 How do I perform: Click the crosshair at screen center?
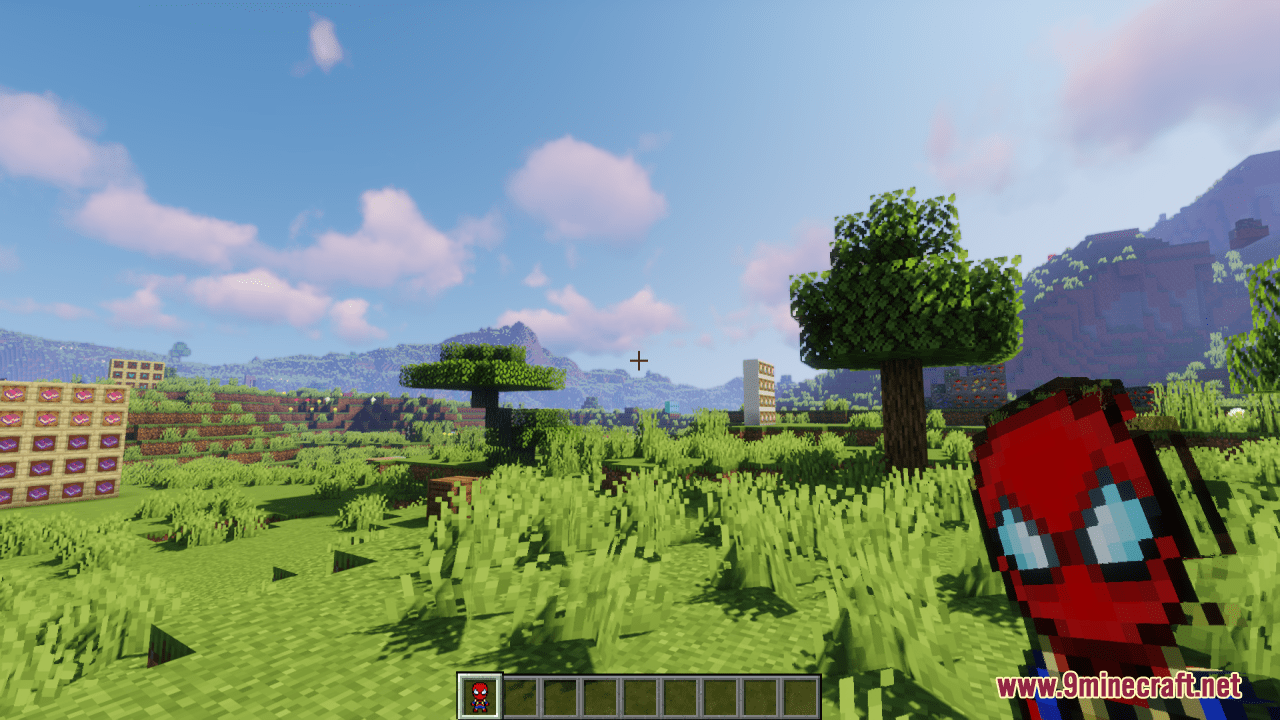coord(639,359)
